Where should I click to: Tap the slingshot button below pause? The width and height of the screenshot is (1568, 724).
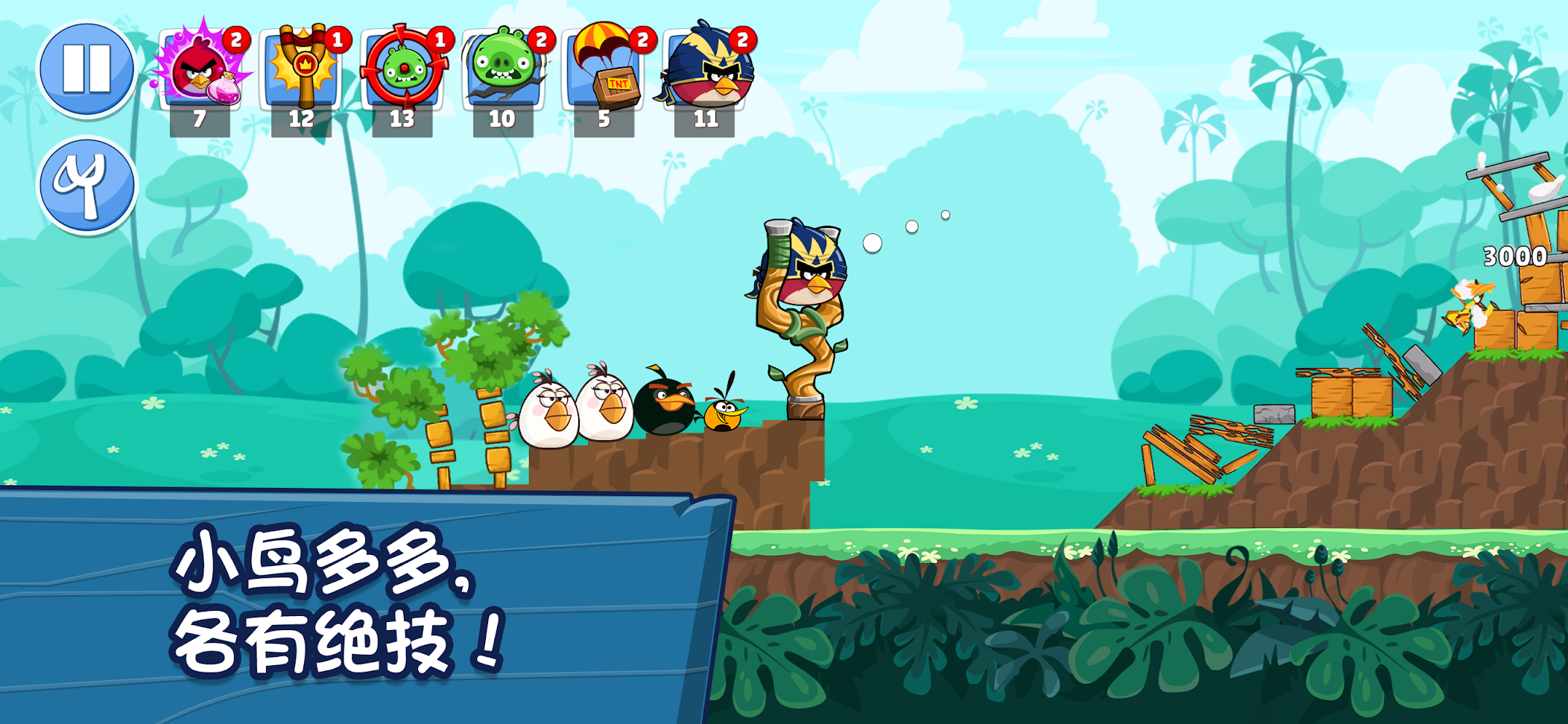pos(86,185)
